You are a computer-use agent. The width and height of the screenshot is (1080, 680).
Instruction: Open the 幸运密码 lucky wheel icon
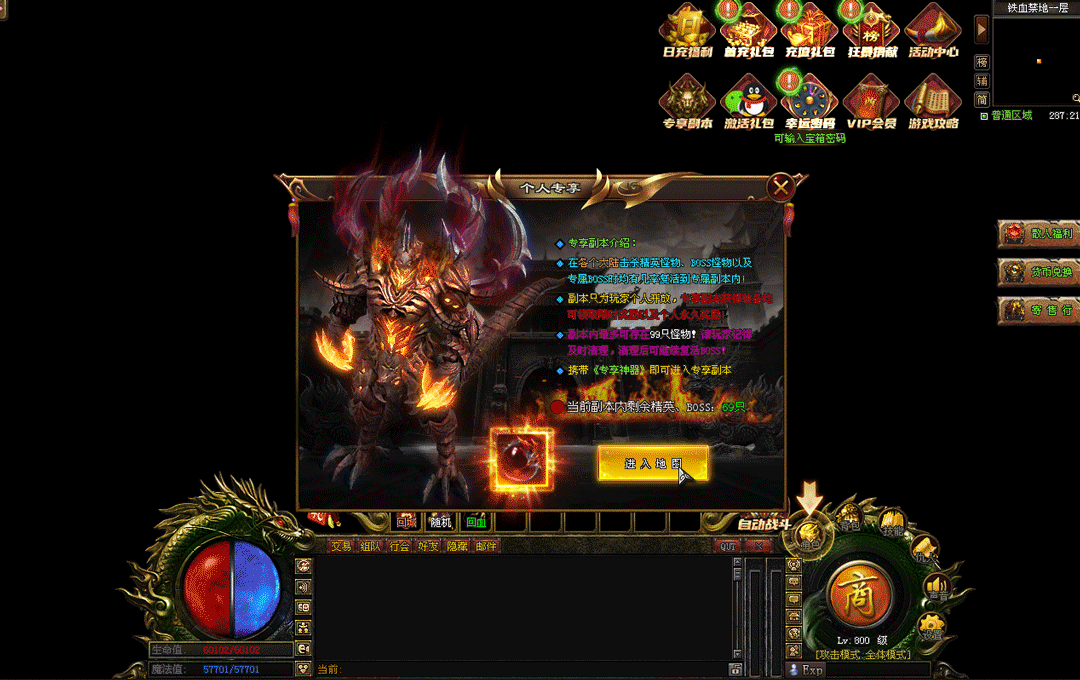(x=810, y=101)
